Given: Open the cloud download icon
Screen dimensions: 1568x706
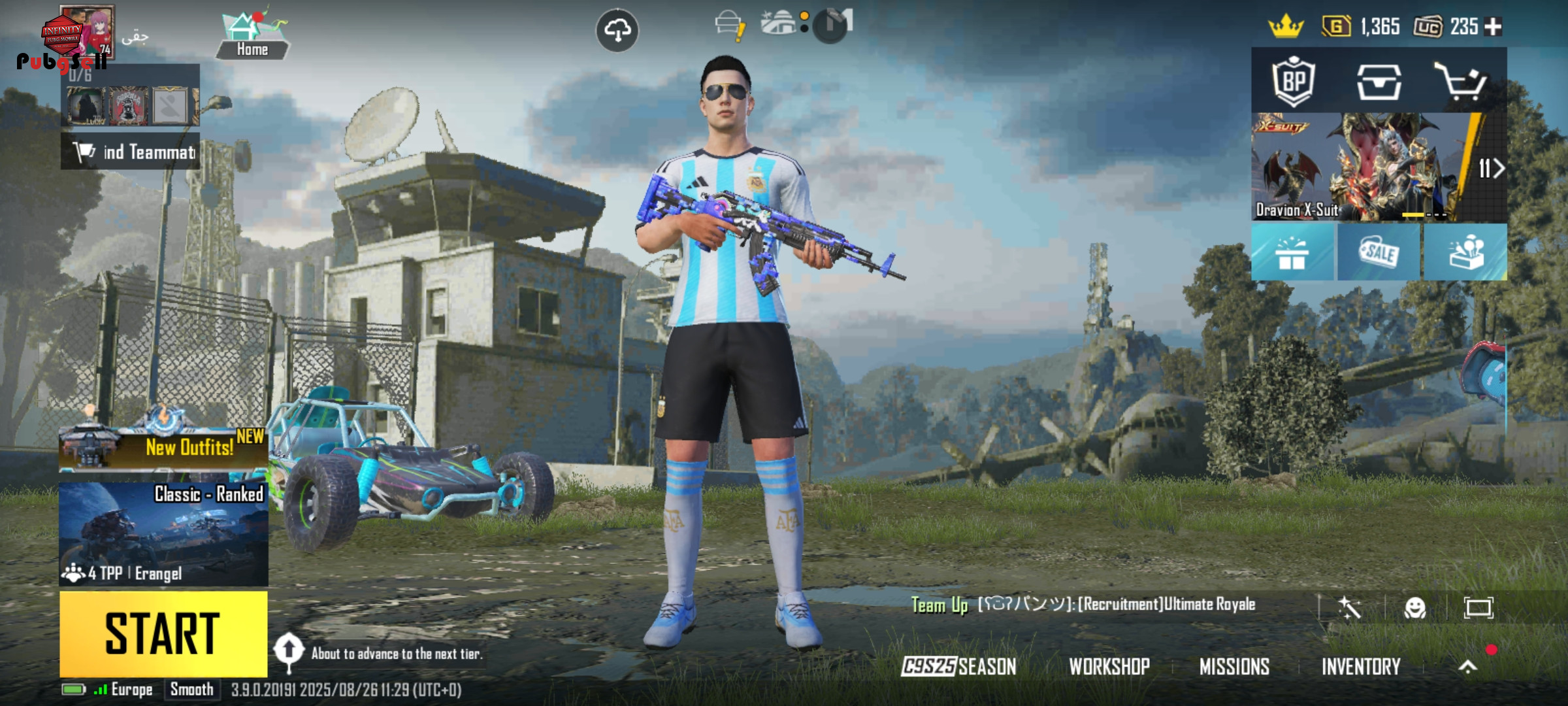Looking at the screenshot, I should point(617,30).
